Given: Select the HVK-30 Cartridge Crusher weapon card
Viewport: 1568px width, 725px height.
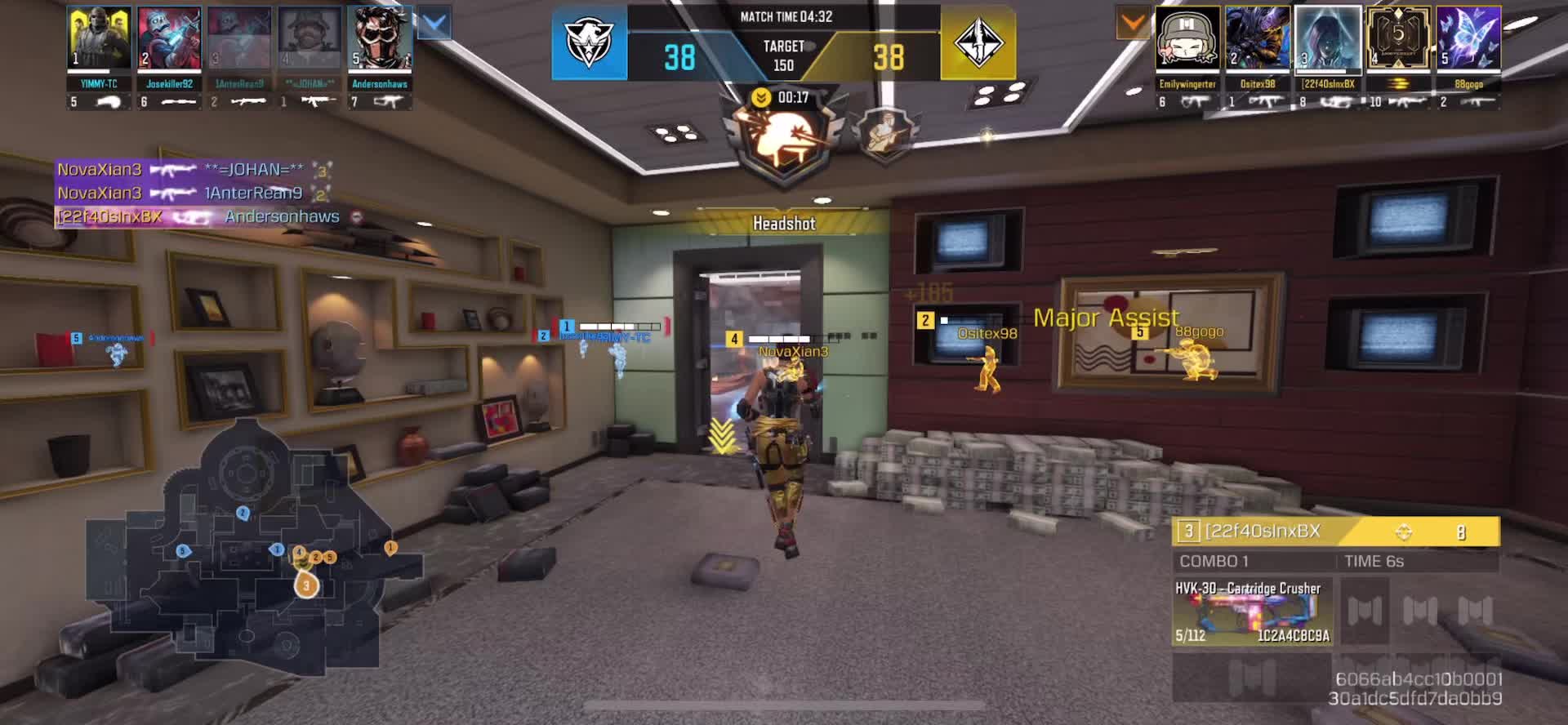Looking at the screenshot, I should click(1252, 612).
